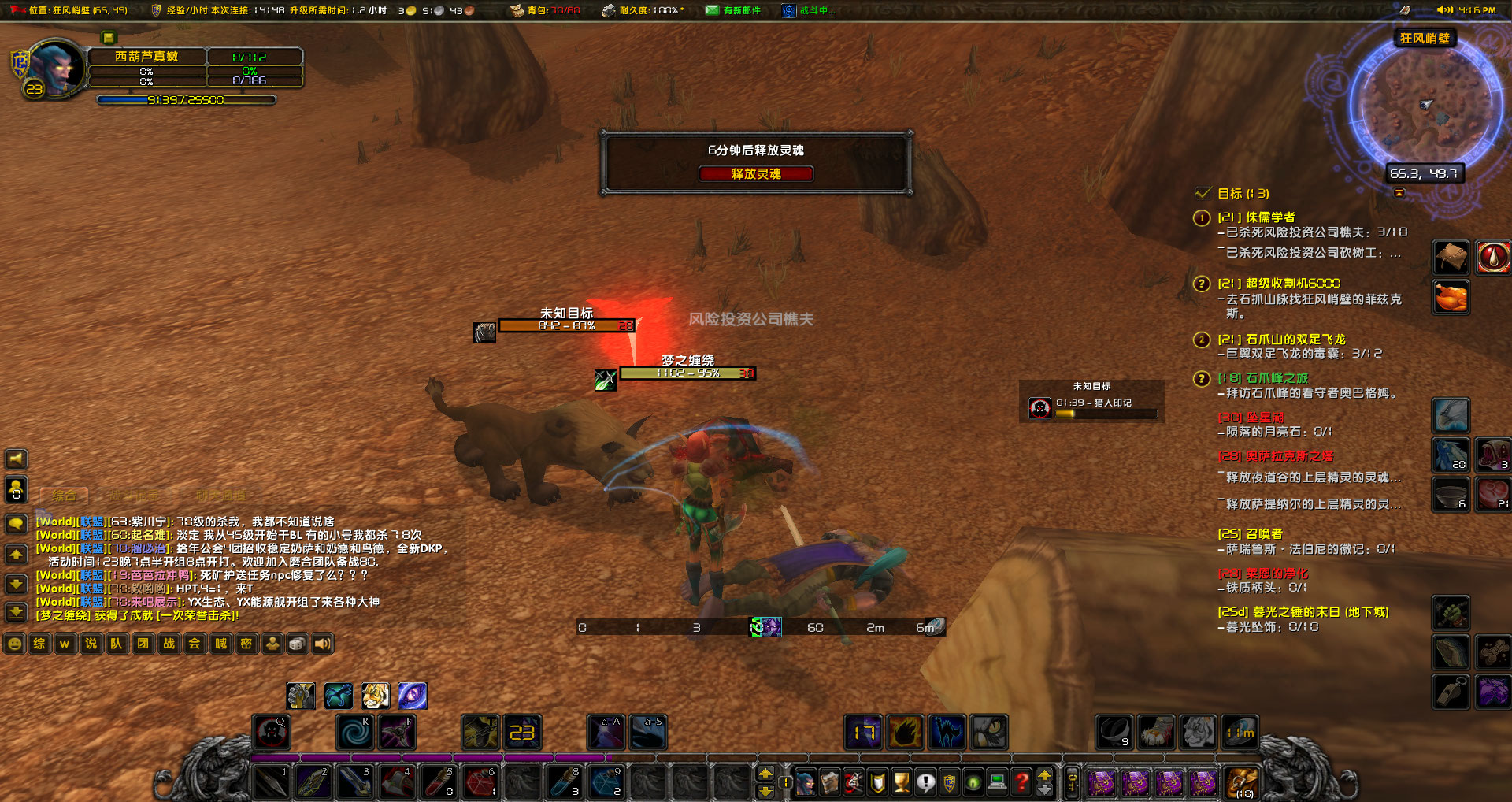Screen dimensions: 1512x802
Task: Open the help red question mark icon
Action: click(1021, 784)
